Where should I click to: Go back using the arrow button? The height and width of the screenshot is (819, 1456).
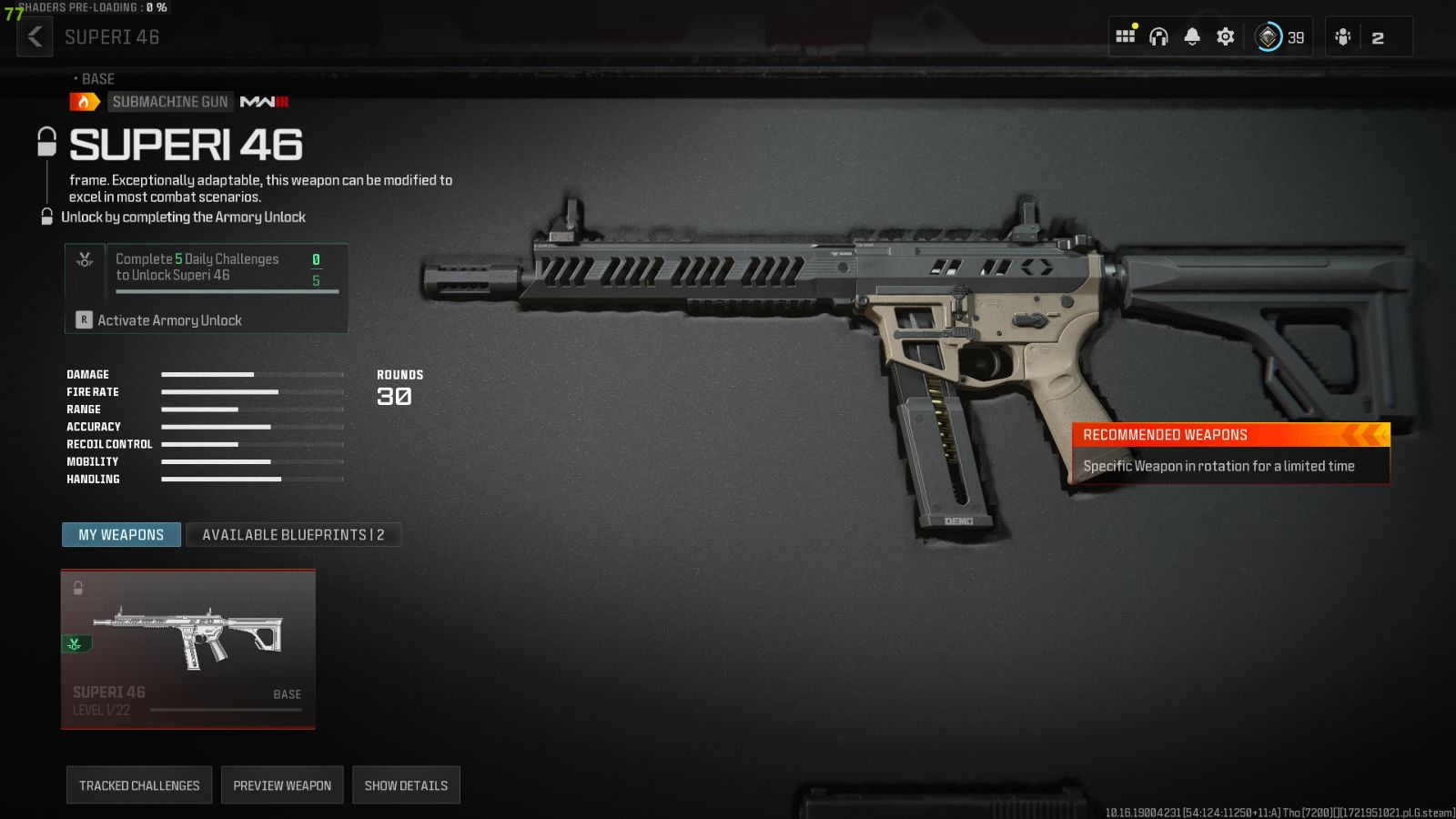[35, 37]
